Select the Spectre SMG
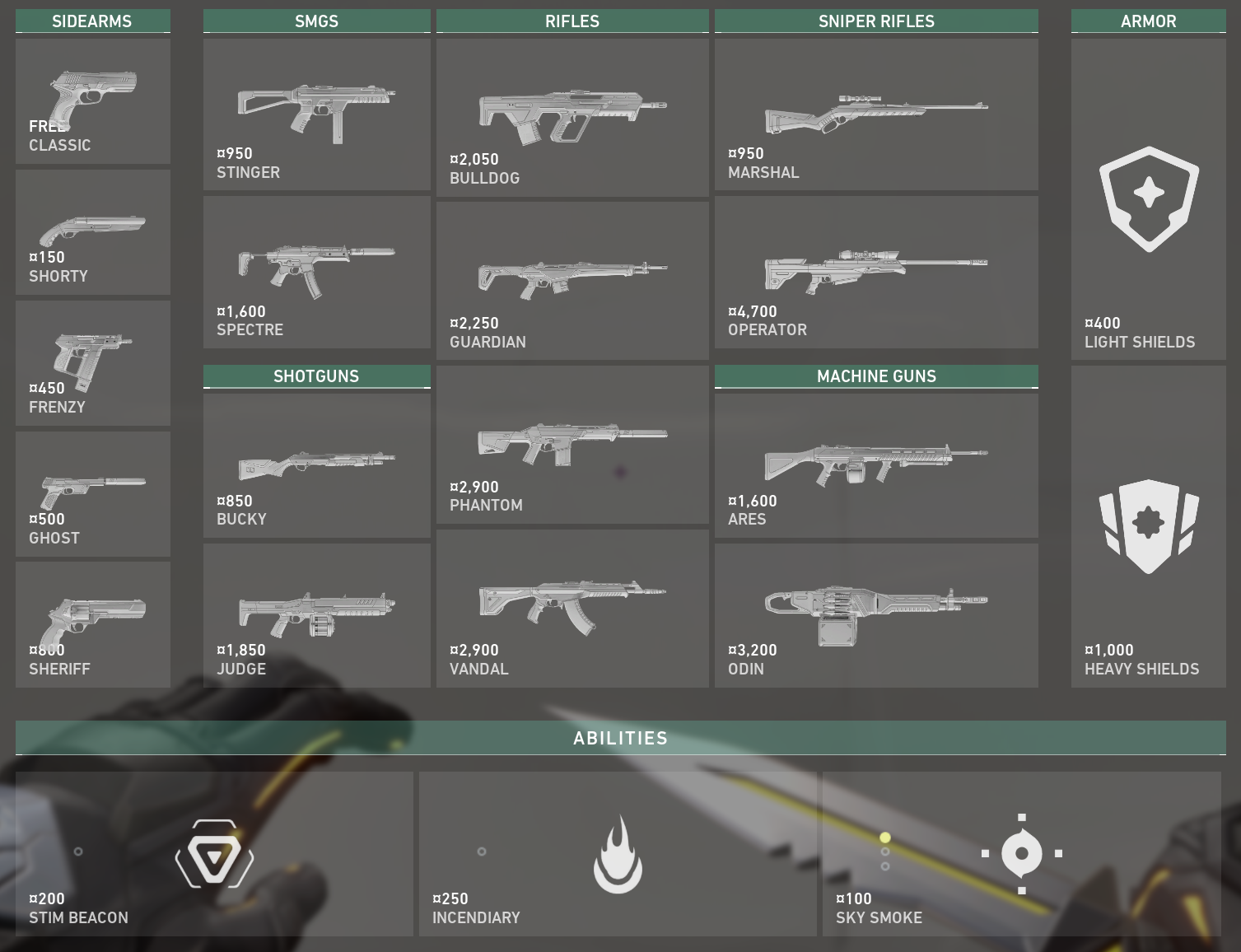Image resolution: width=1241 pixels, height=952 pixels. click(317, 272)
